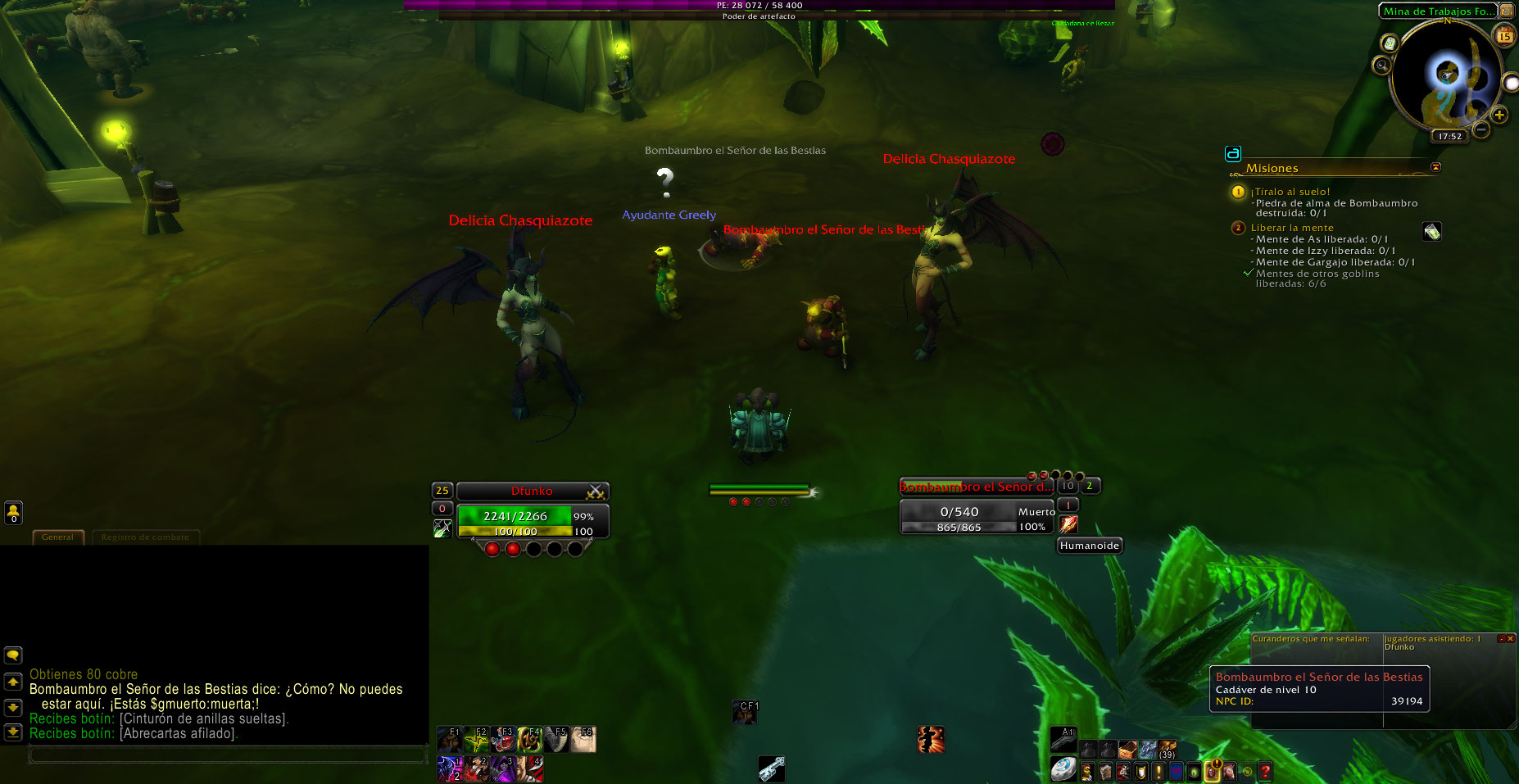1519x784 pixels.
Task: Open the calendar showing day 15
Action: click(1504, 36)
